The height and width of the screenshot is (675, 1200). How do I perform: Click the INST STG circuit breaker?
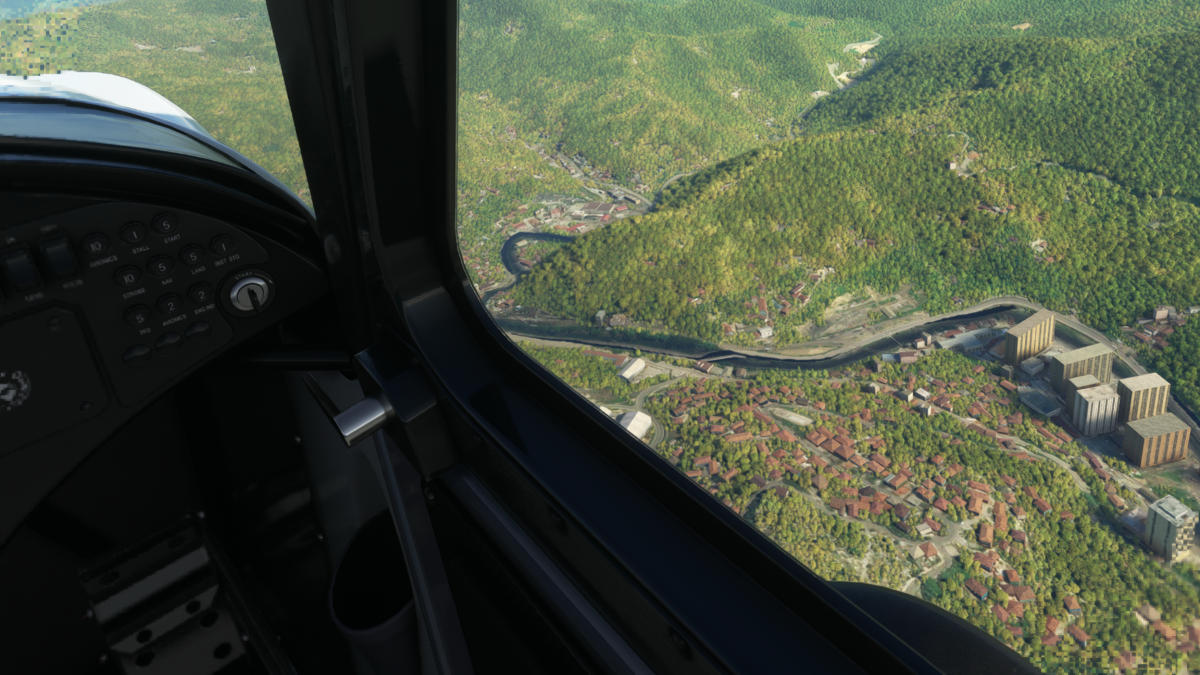pyautogui.click(x=222, y=245)
